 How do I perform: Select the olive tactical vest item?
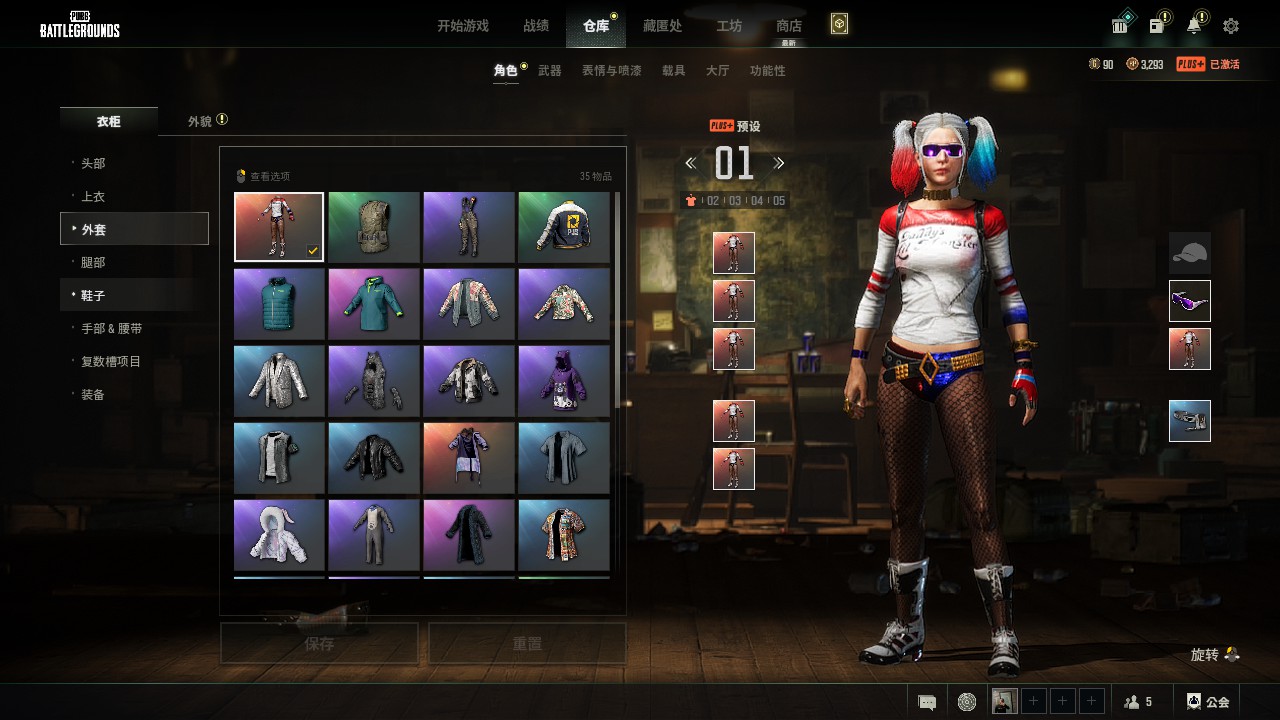(374, 227)
